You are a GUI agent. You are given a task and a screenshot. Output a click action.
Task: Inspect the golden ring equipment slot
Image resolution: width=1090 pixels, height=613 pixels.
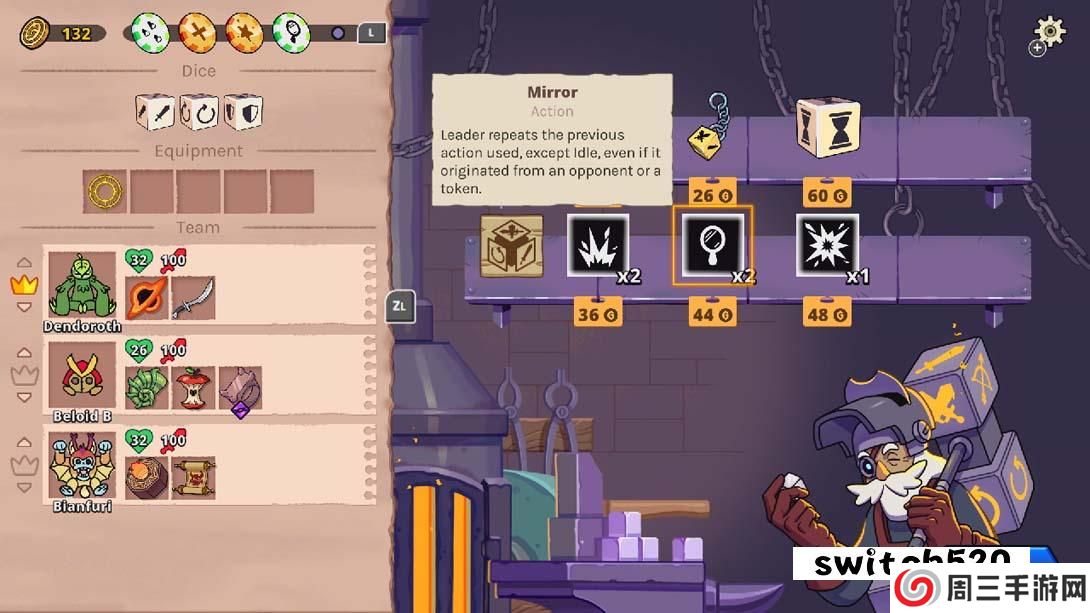[x=104, y=191]
